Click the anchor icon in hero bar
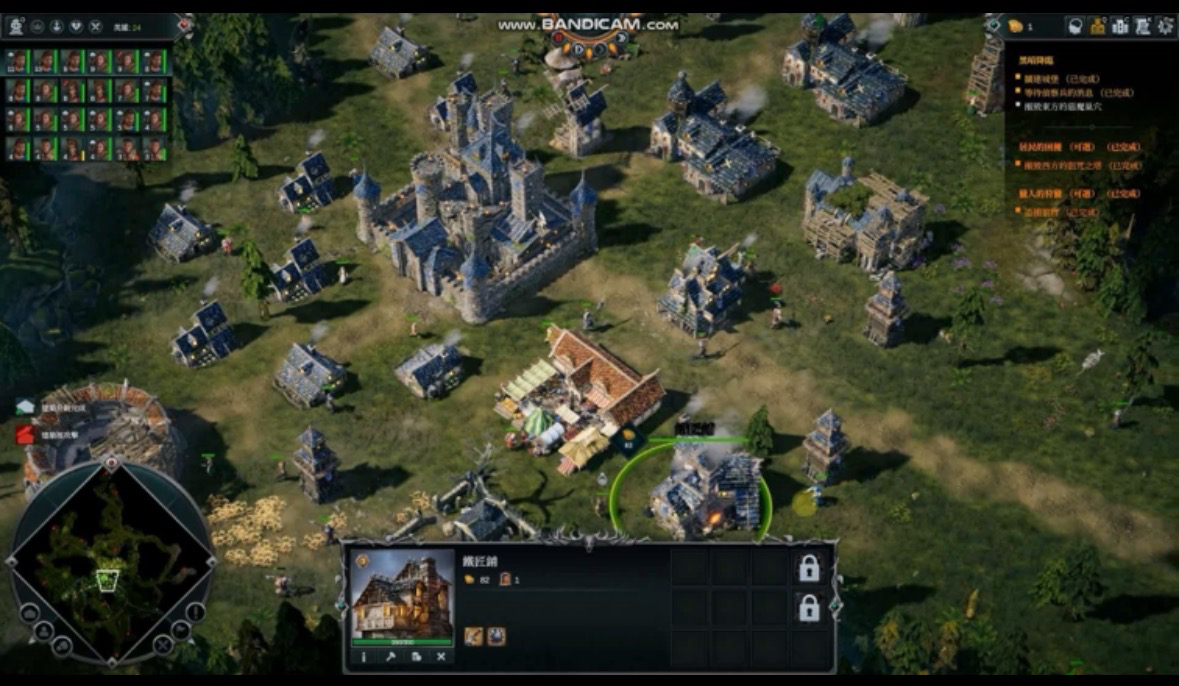 pos(56,27)
